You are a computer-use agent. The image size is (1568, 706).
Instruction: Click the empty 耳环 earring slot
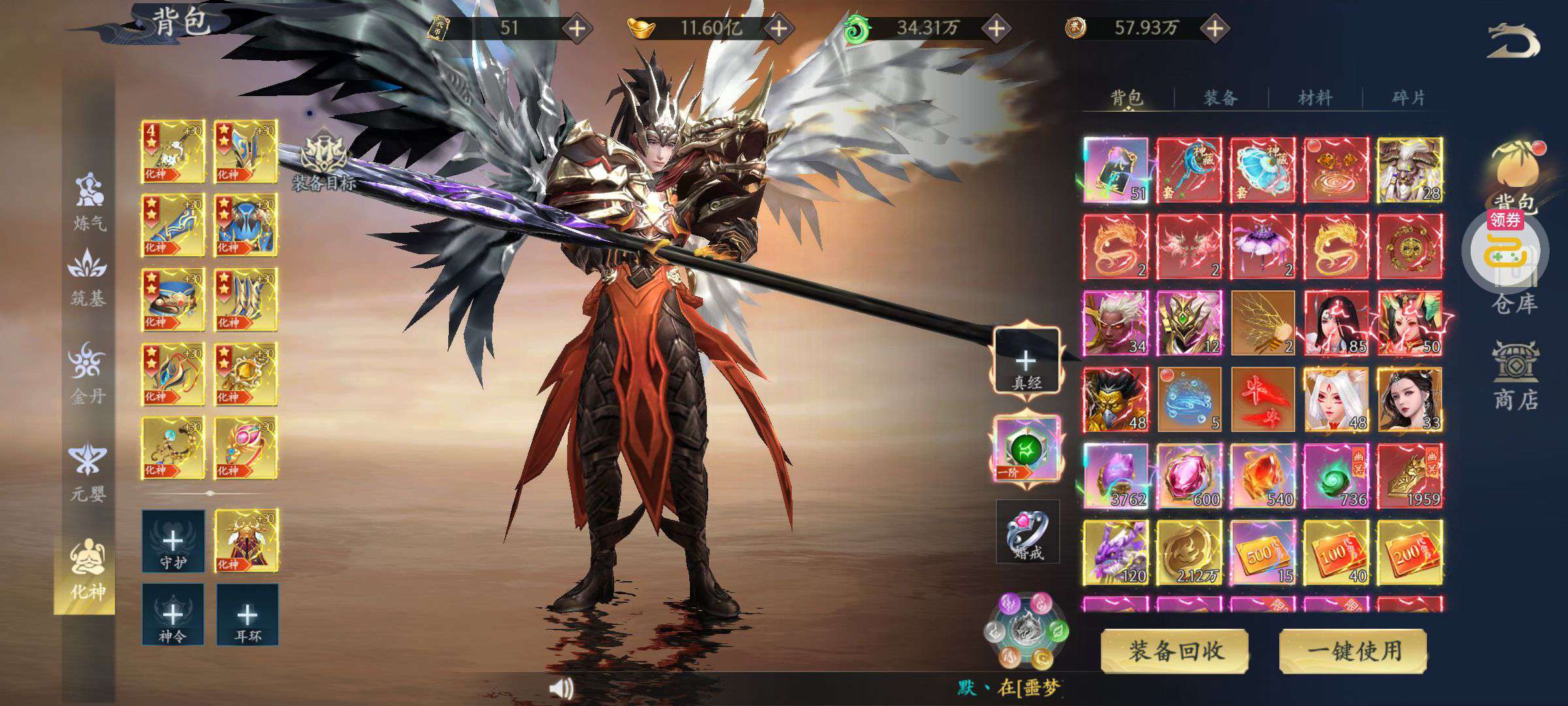[247, 615]
